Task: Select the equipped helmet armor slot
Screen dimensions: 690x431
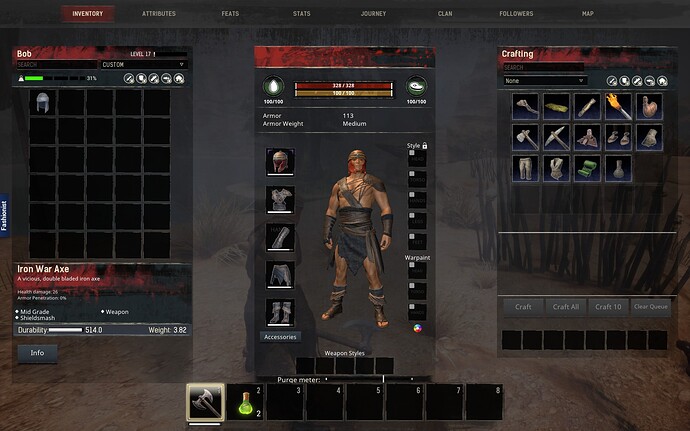Action: [x=279, y=163]
